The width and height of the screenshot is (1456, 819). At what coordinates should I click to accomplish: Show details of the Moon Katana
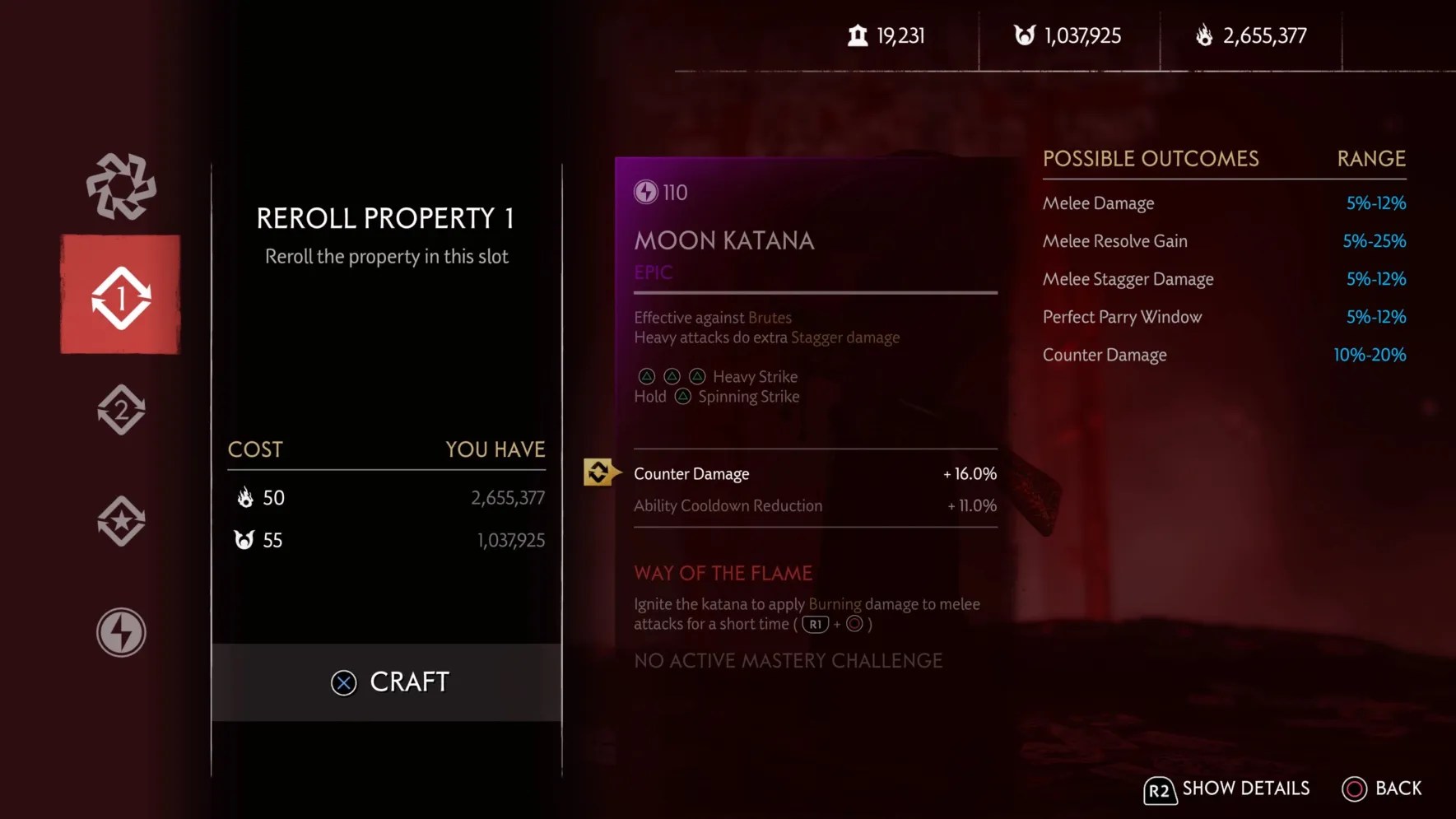click(x=1226, y=789)
